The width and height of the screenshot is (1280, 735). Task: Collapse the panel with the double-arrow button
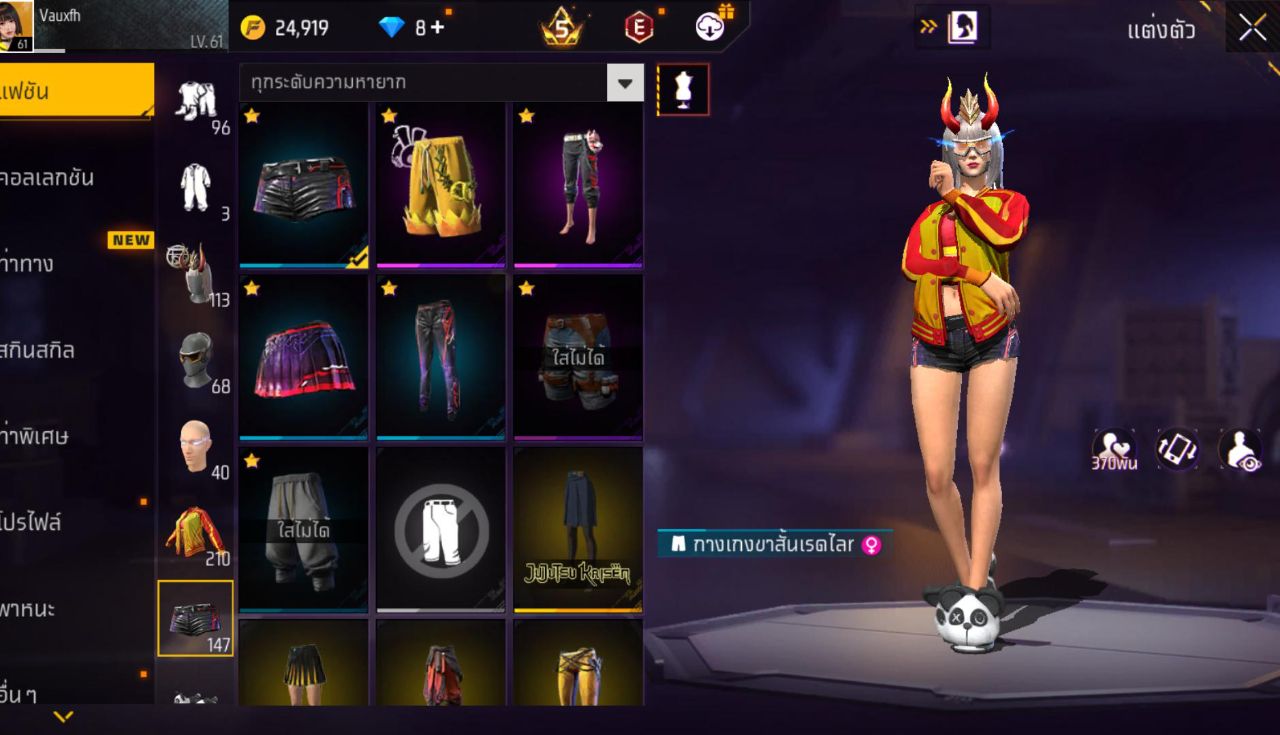click(928, 27)
